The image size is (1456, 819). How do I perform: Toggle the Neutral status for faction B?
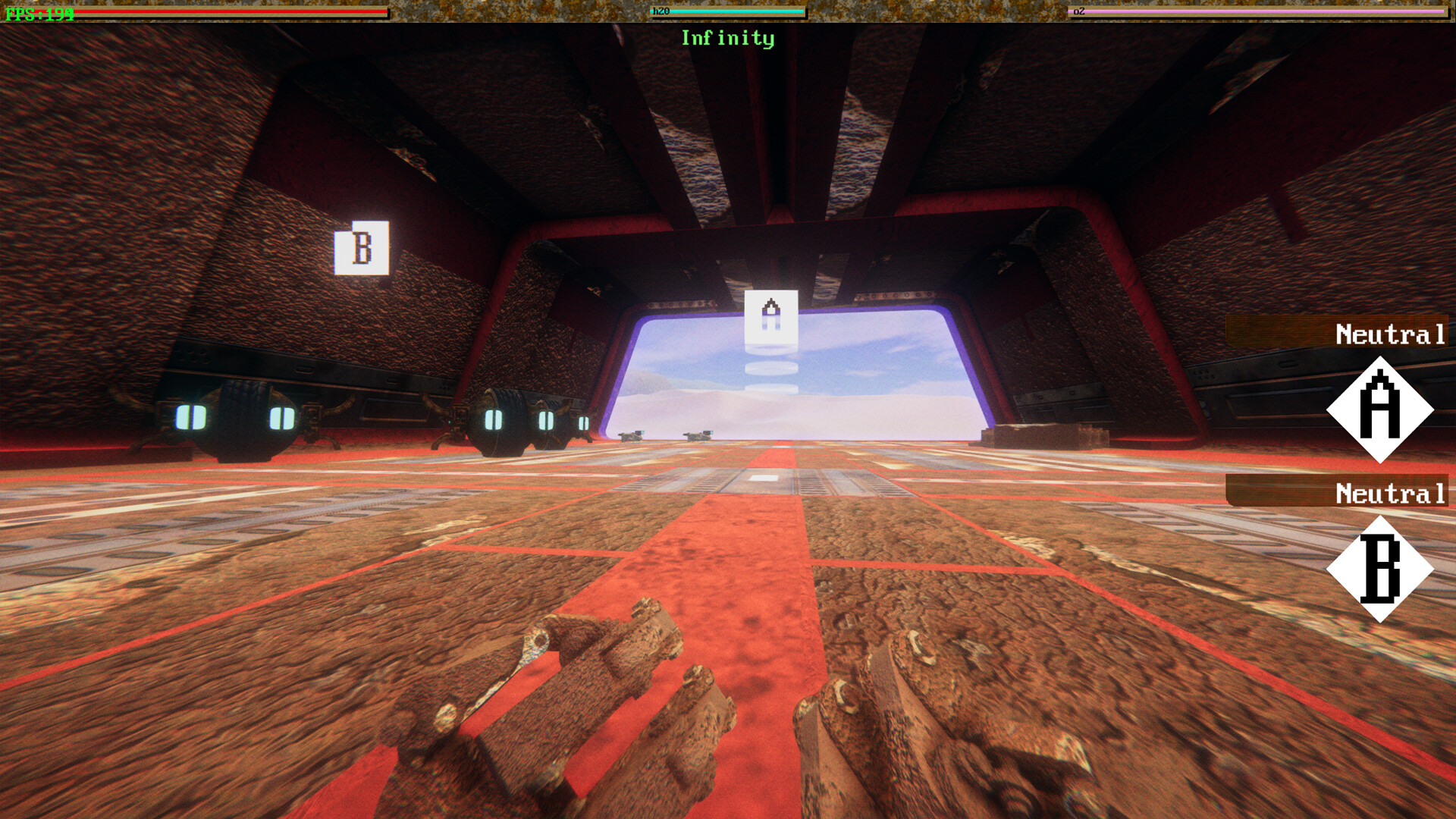1391,494
